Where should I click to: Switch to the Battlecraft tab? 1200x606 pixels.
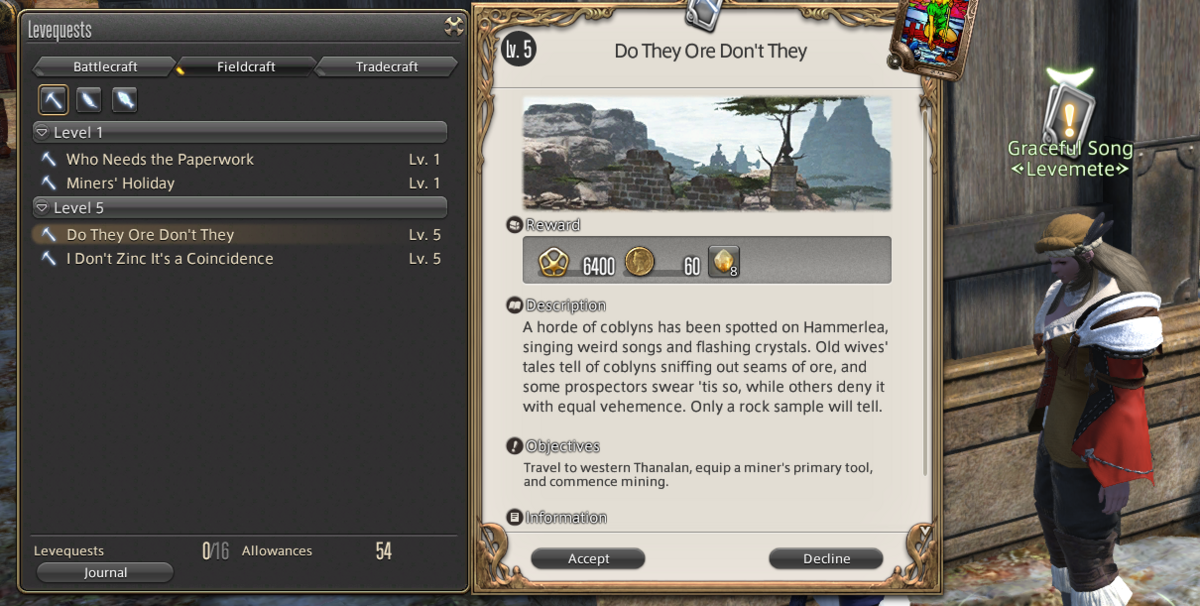105,67
